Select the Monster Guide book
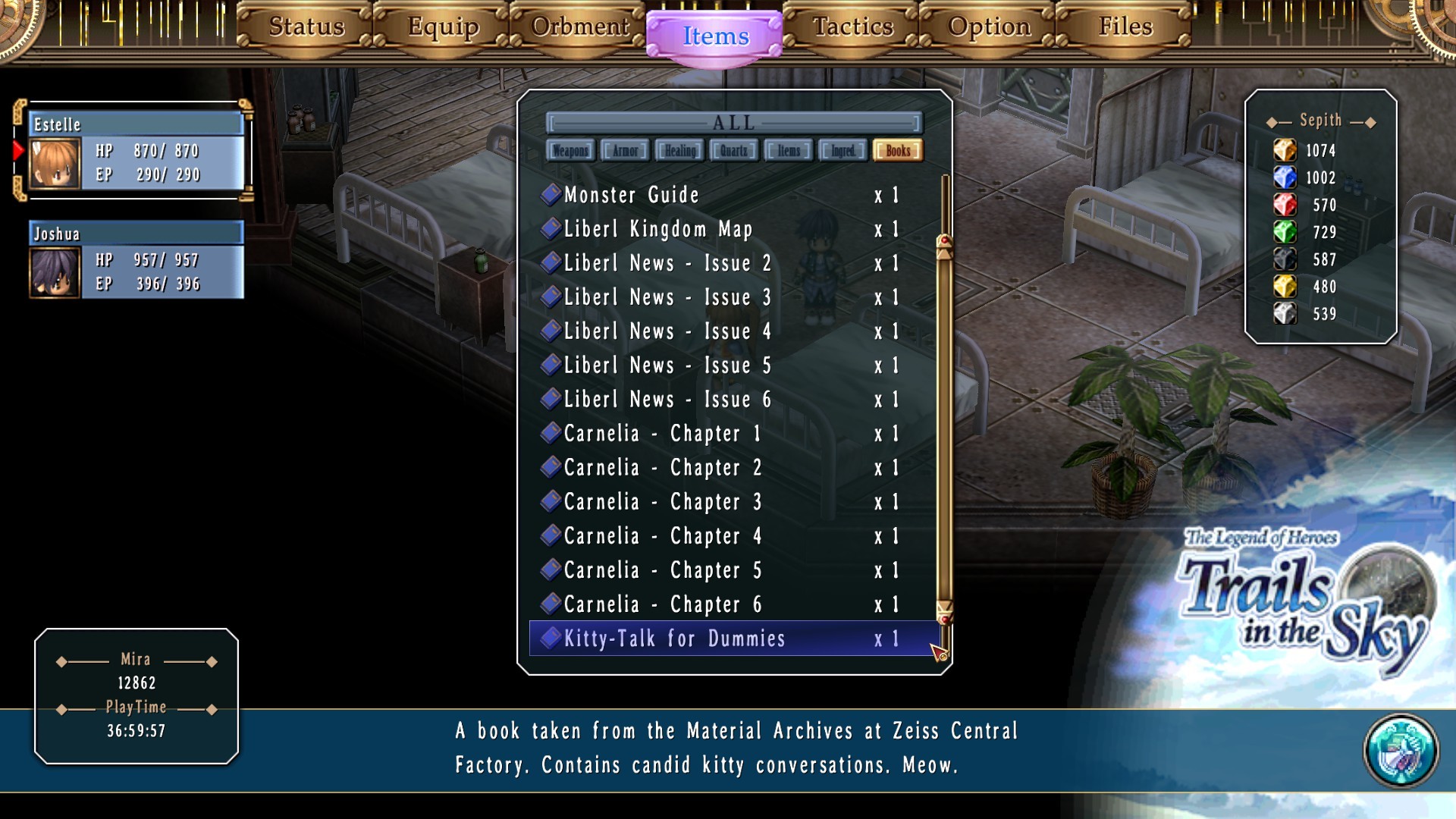 [631, 196]
